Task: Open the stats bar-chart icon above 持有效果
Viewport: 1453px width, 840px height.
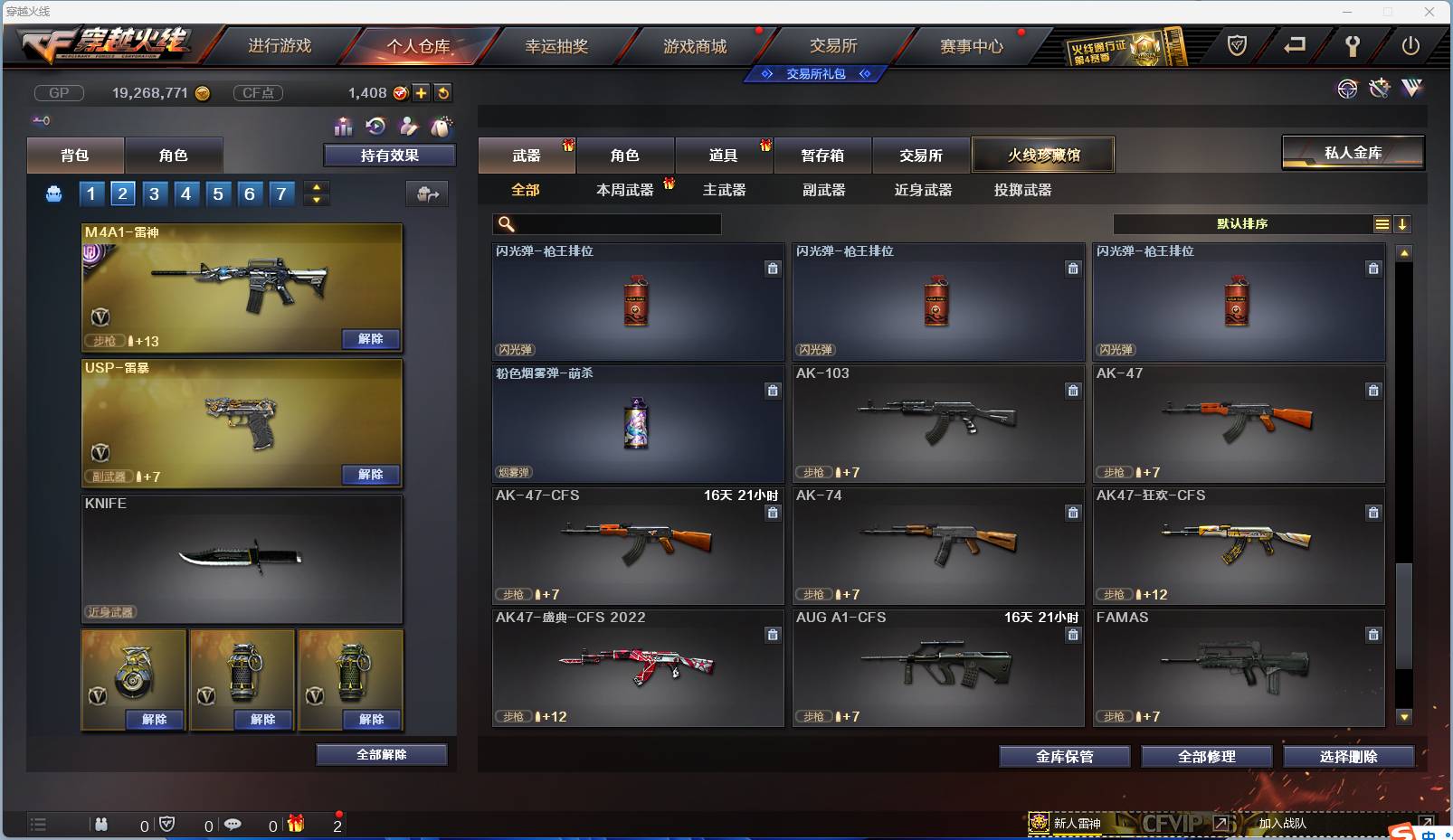Action: pyautogui.click(x=343, y=127)
